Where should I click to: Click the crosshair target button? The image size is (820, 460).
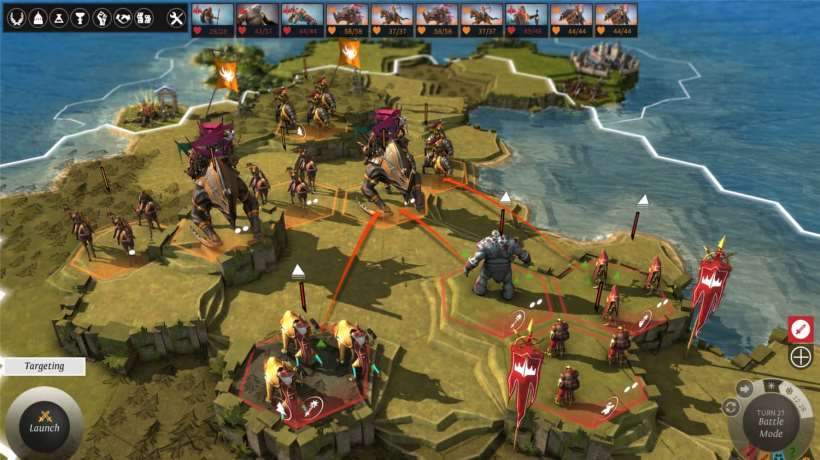click(x=800, y=356)
